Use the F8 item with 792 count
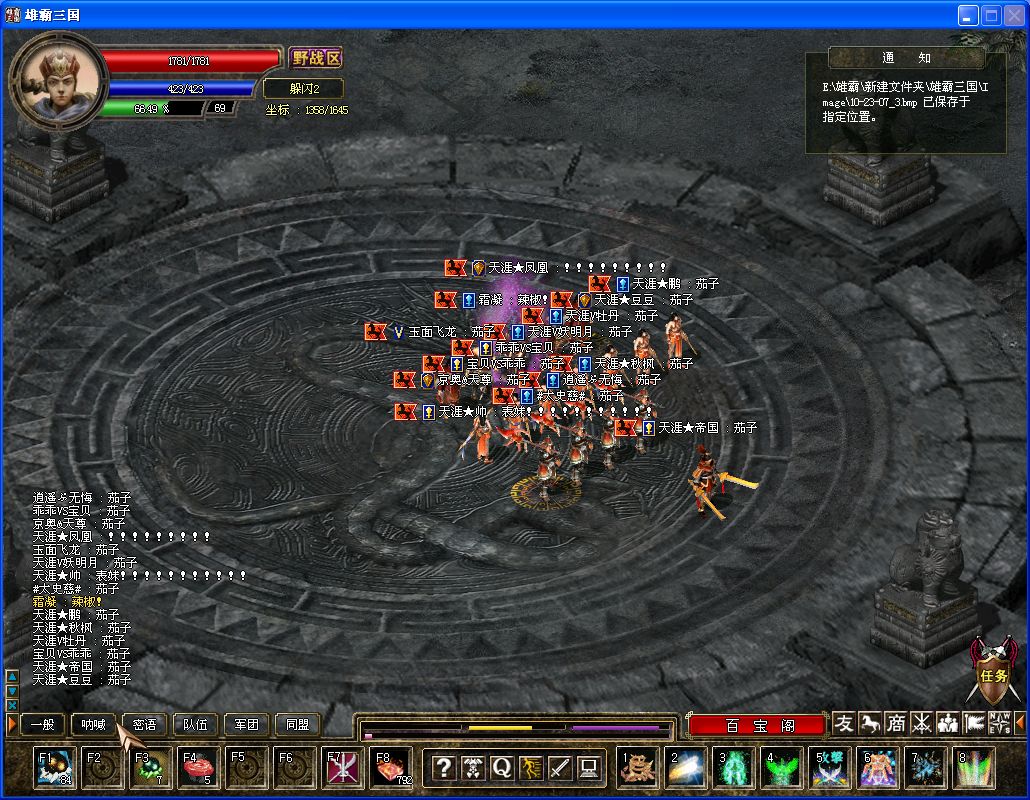The width and height of the screenshot is (1030, 800). point(391,768)
